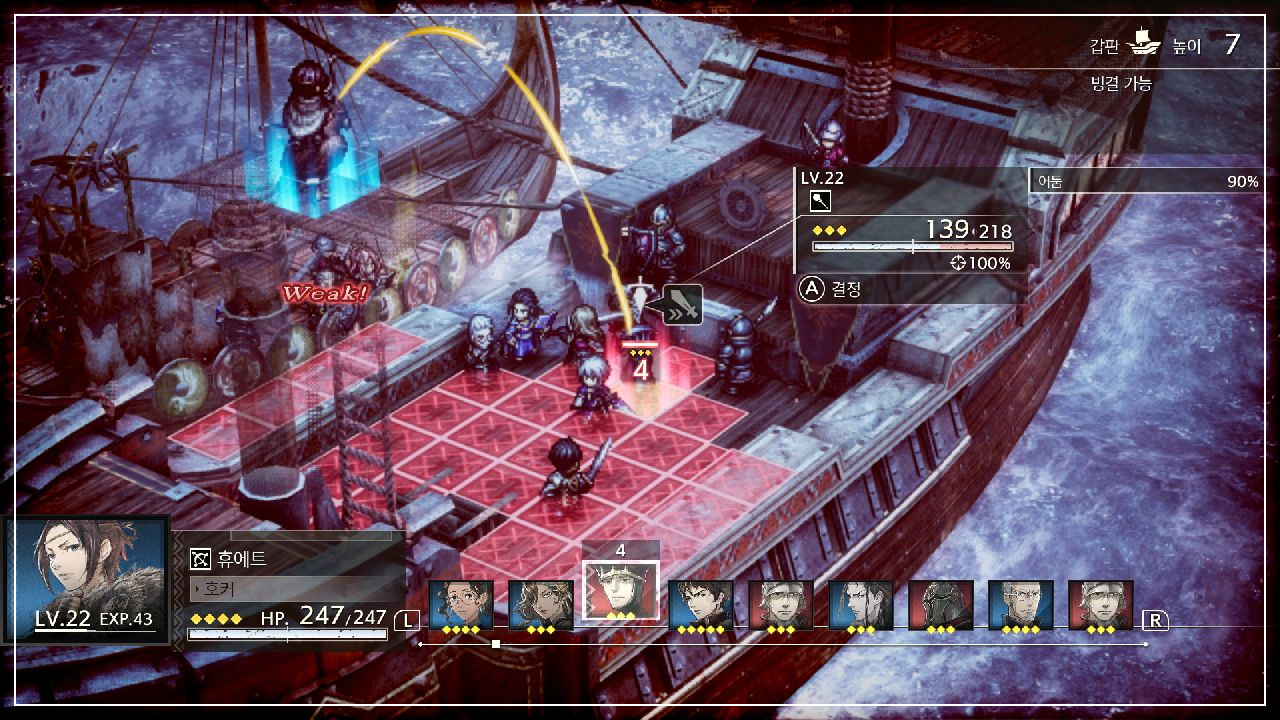Click the crosshair icon next to 100% accuracy
This screenshot has height=720, width=1280.
(x=958, y=262)
